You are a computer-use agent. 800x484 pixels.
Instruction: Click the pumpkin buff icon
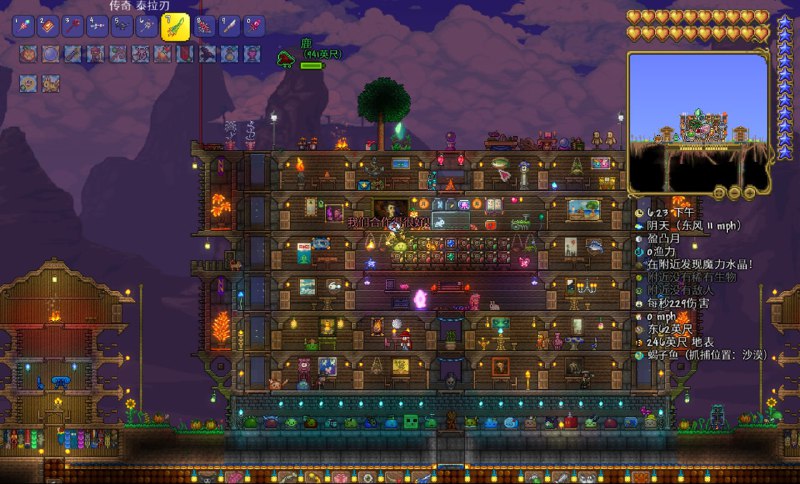point(28,54)
